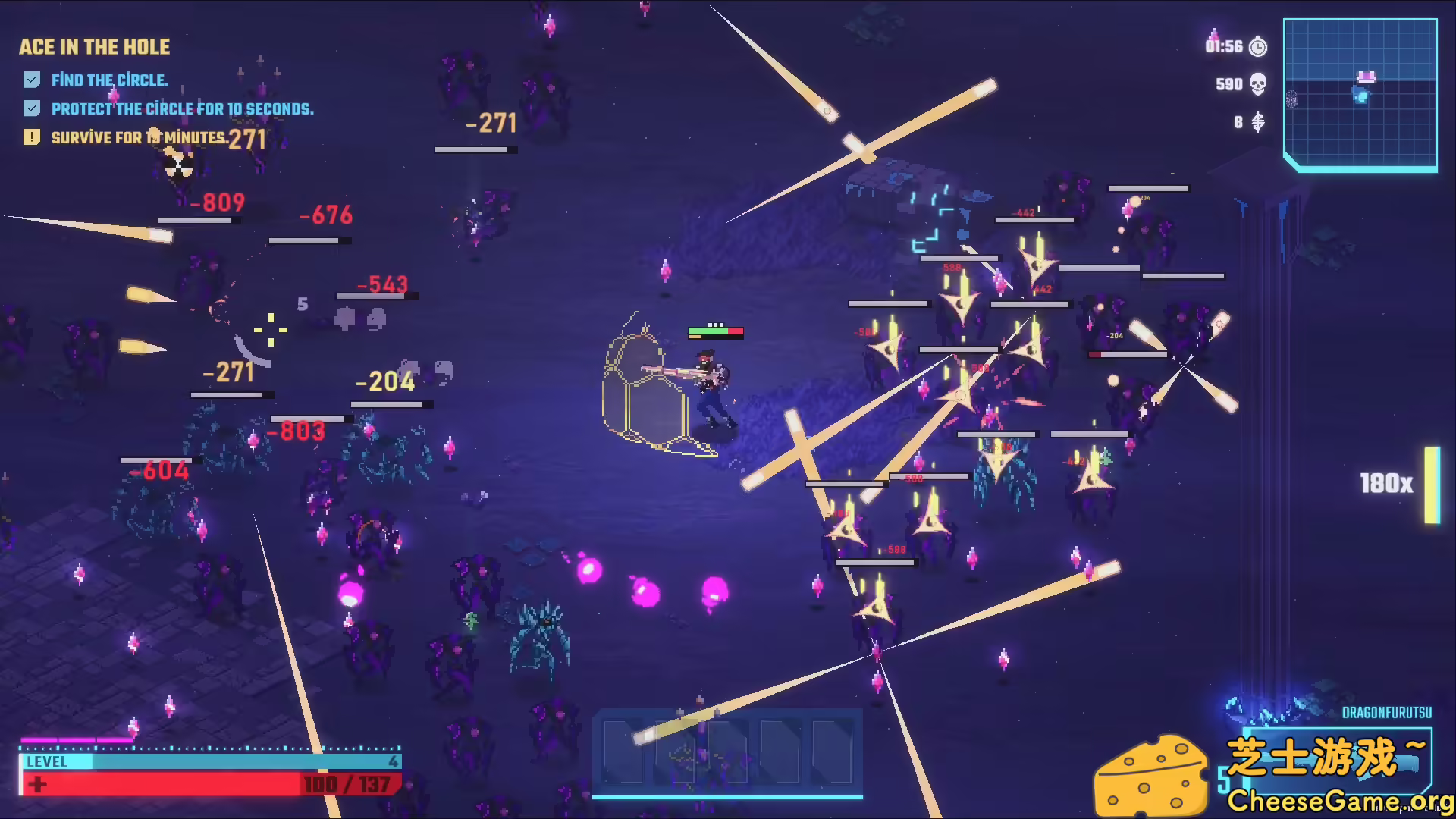Image resolution: width=1456 pixels, height=819 pixels.
Task: Check the Find The Circle objective checkbox
Action: tap(31, 78)
